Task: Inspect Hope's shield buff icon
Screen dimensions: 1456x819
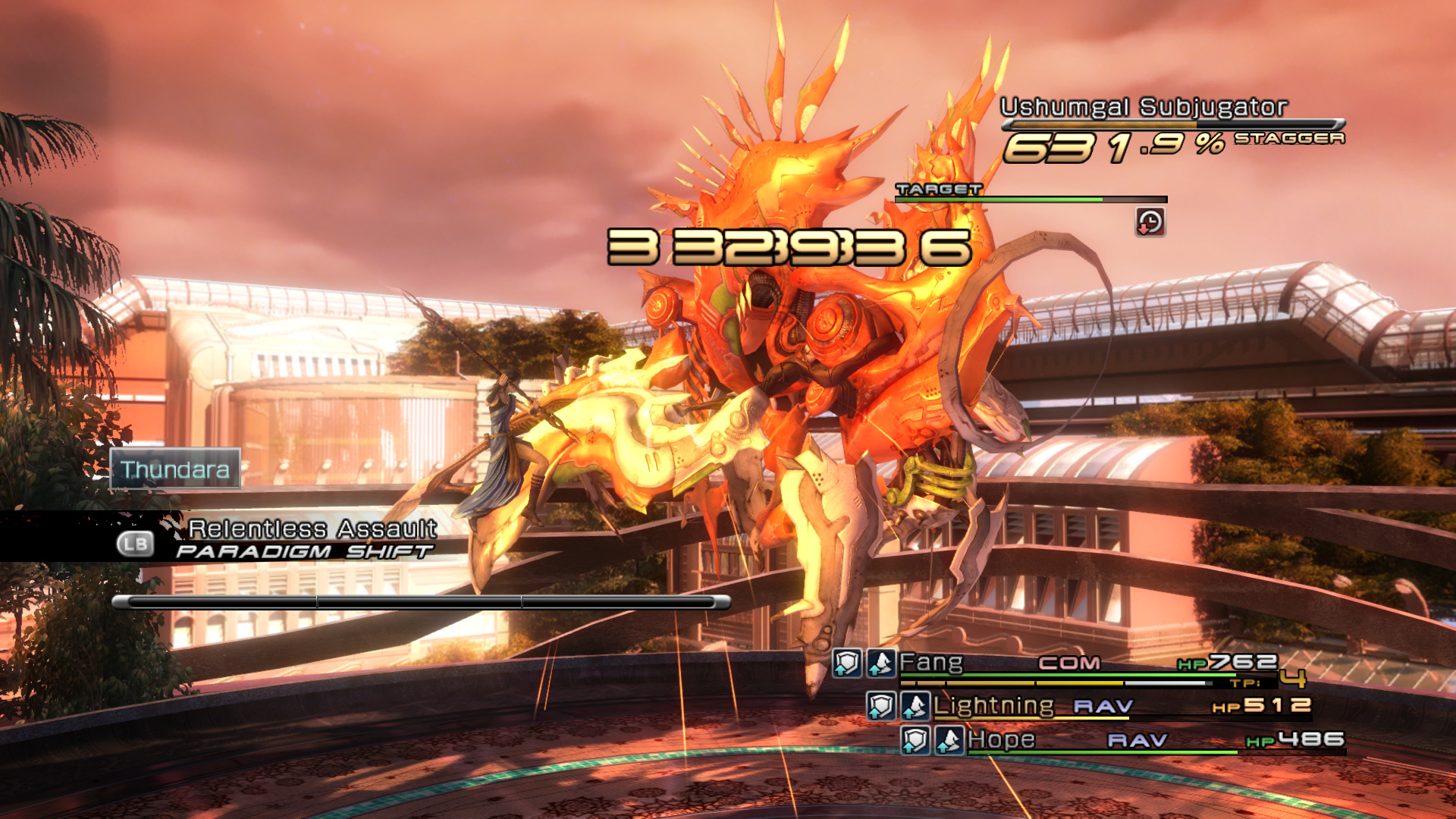Action: [x=915, y=740]
